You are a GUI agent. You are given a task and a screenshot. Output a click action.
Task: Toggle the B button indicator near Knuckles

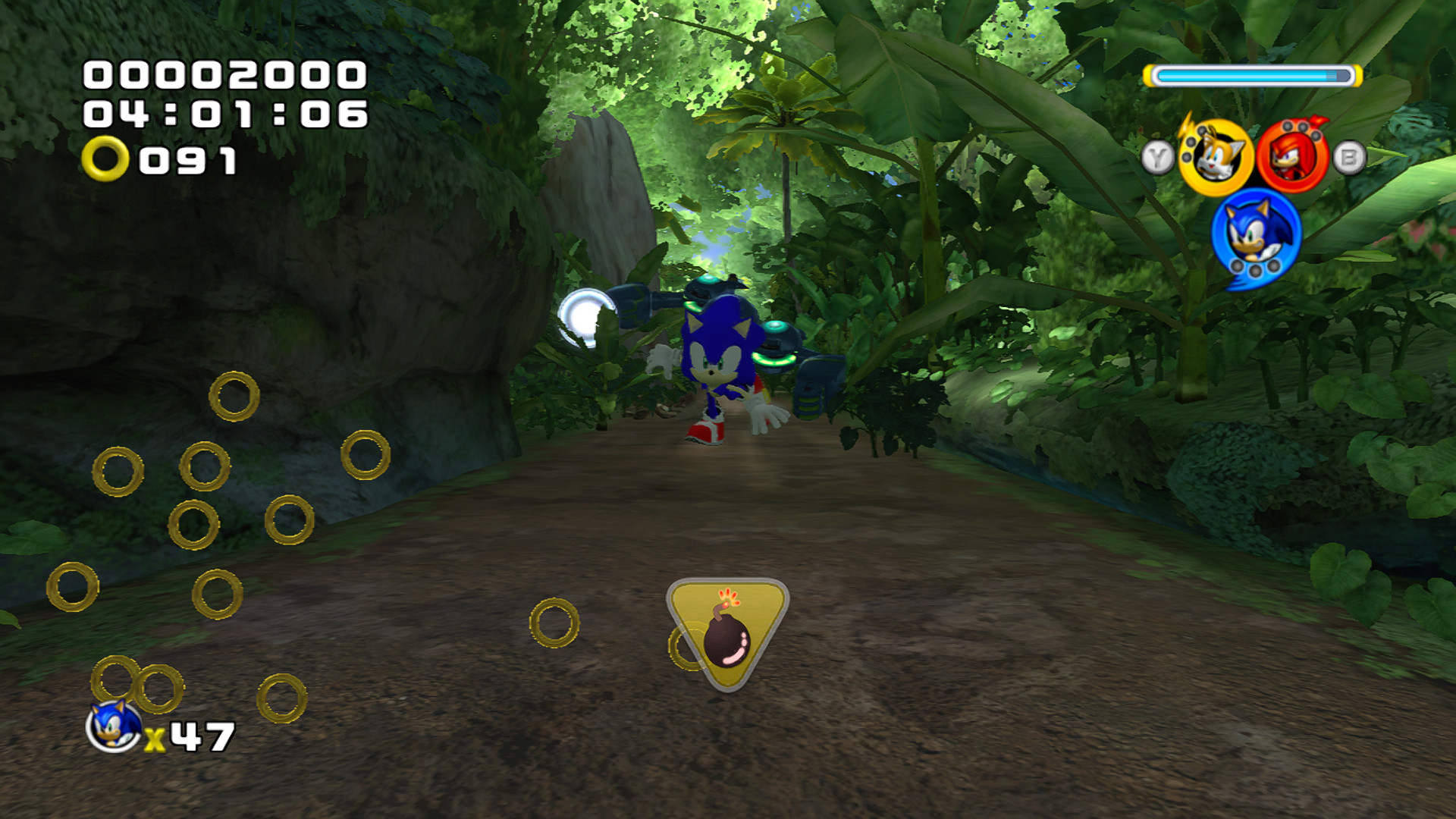point(1348,157)
